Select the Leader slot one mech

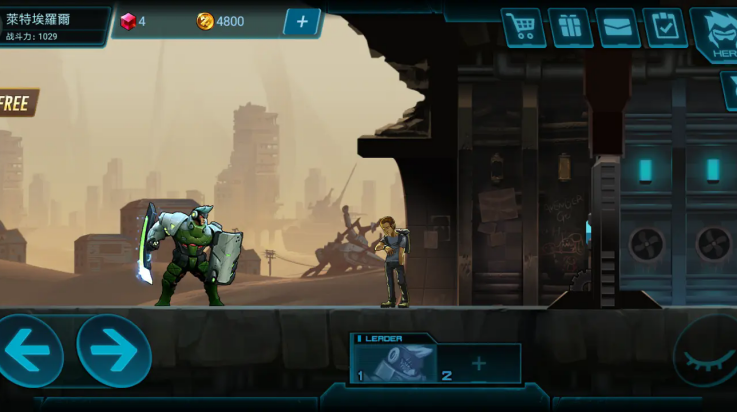pyautogui.click(x=398, y=363)
